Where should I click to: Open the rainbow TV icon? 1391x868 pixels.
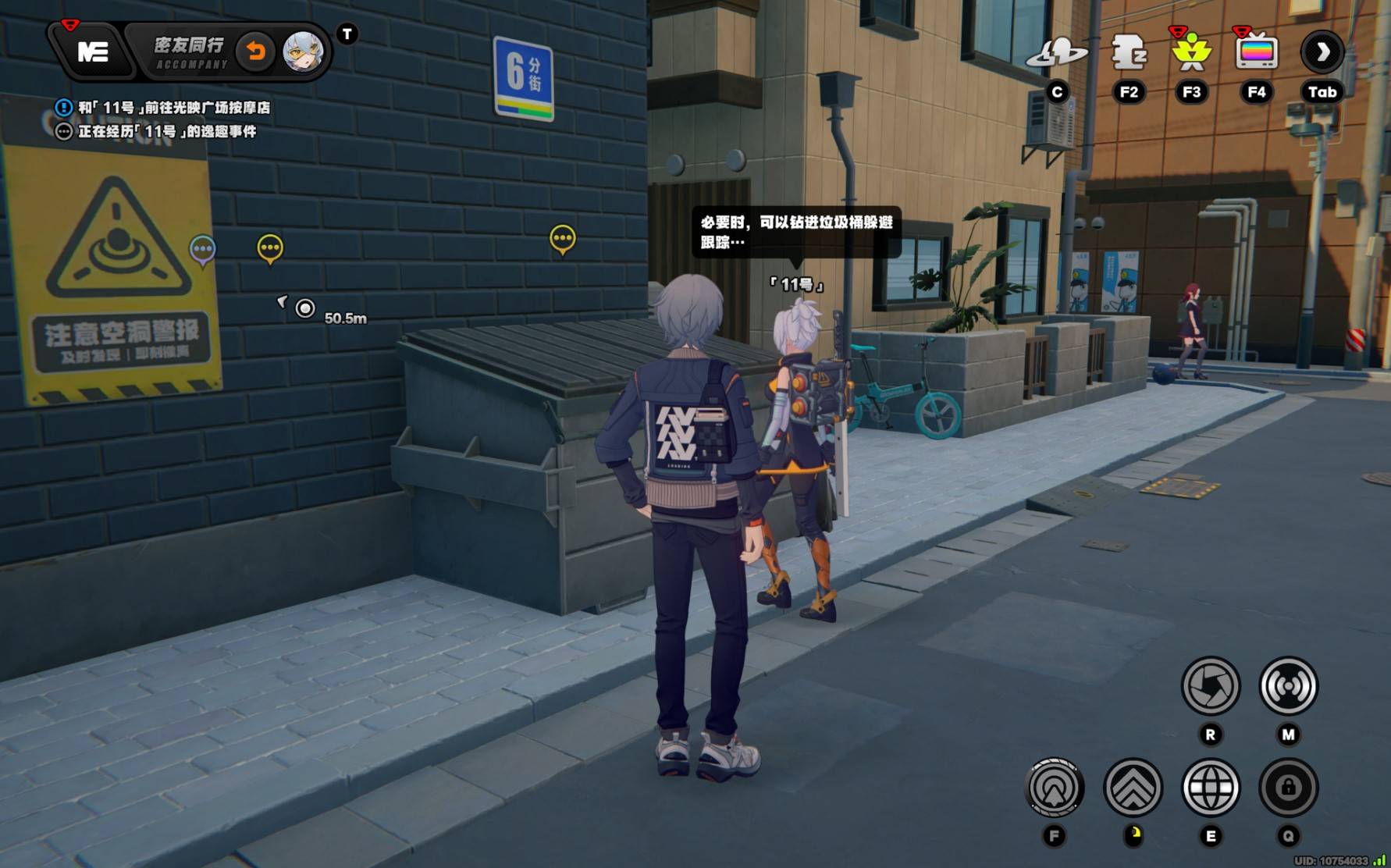[x=1256, y=53]
